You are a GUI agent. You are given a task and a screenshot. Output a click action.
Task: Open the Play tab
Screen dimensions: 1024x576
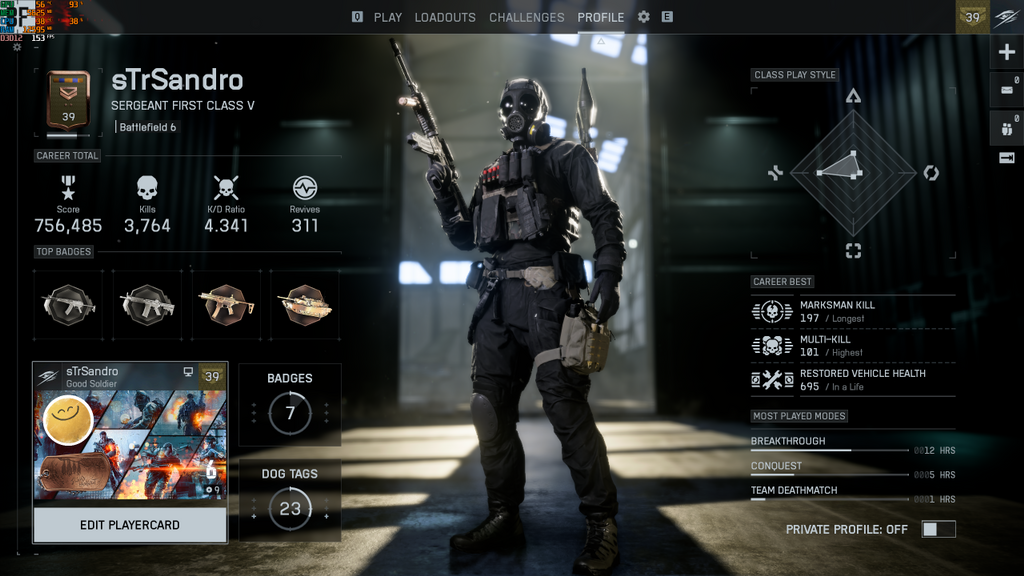click(x=387, y=17)
